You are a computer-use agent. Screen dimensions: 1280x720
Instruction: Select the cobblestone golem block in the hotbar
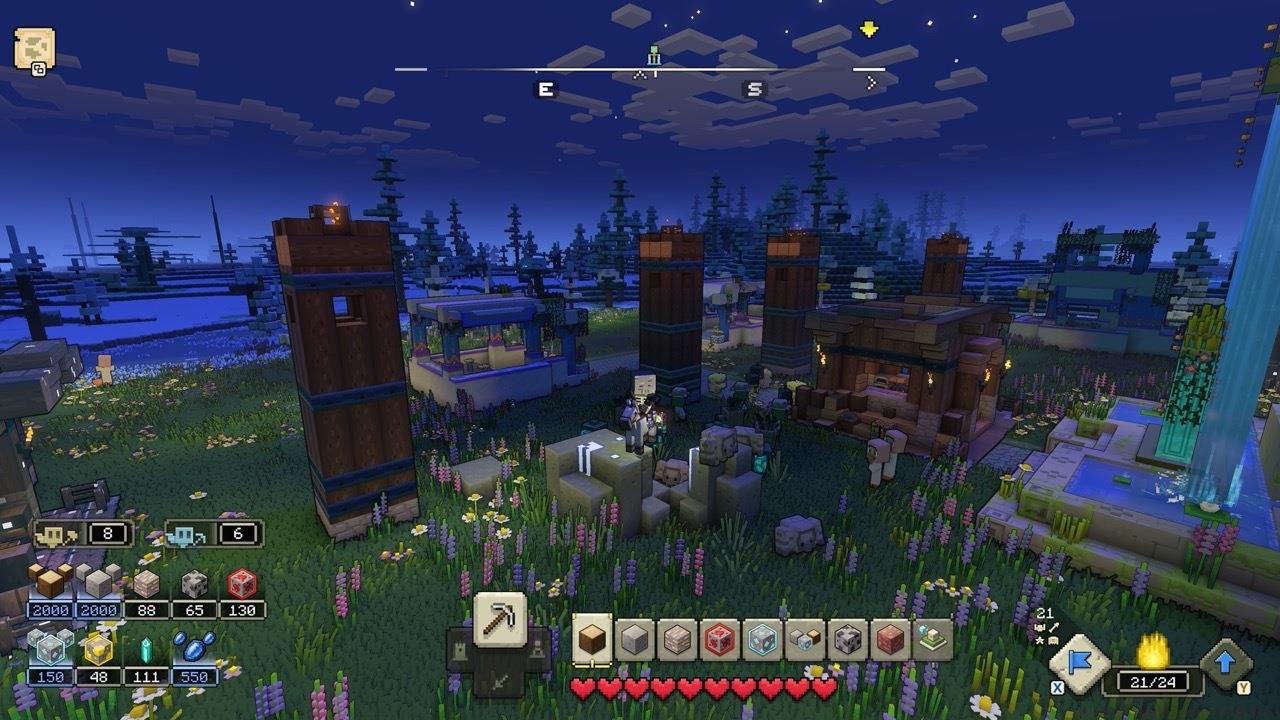pyautogui.click(x=846, y=637)
